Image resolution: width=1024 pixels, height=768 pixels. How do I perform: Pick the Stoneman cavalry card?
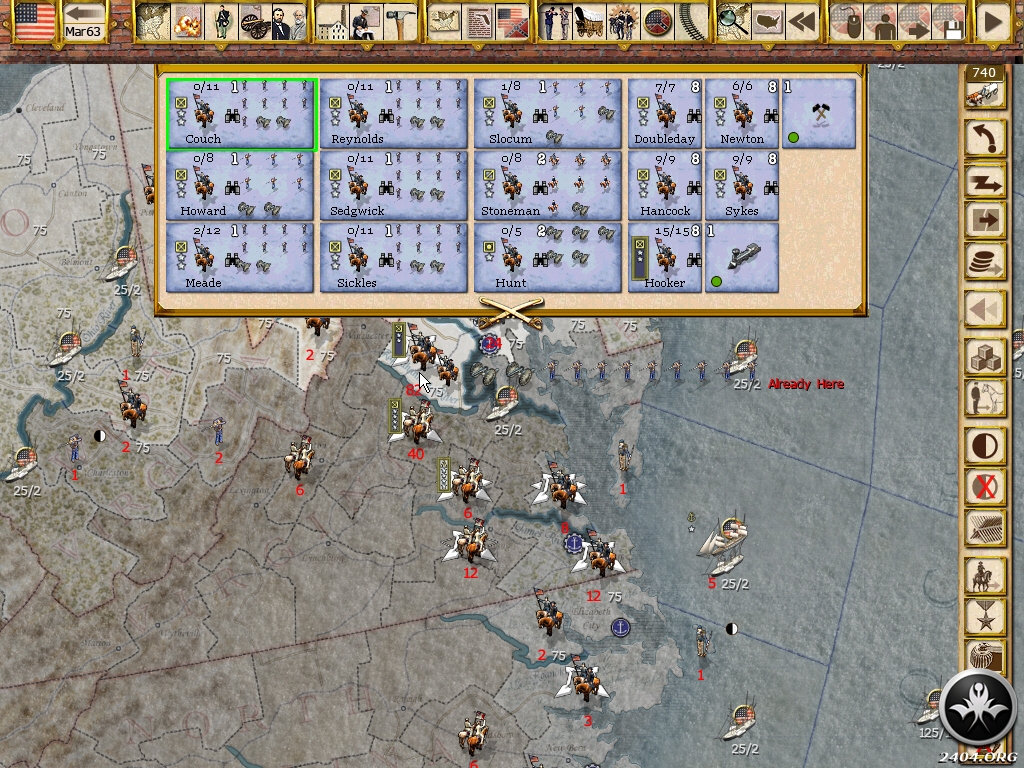click(547, 186)
